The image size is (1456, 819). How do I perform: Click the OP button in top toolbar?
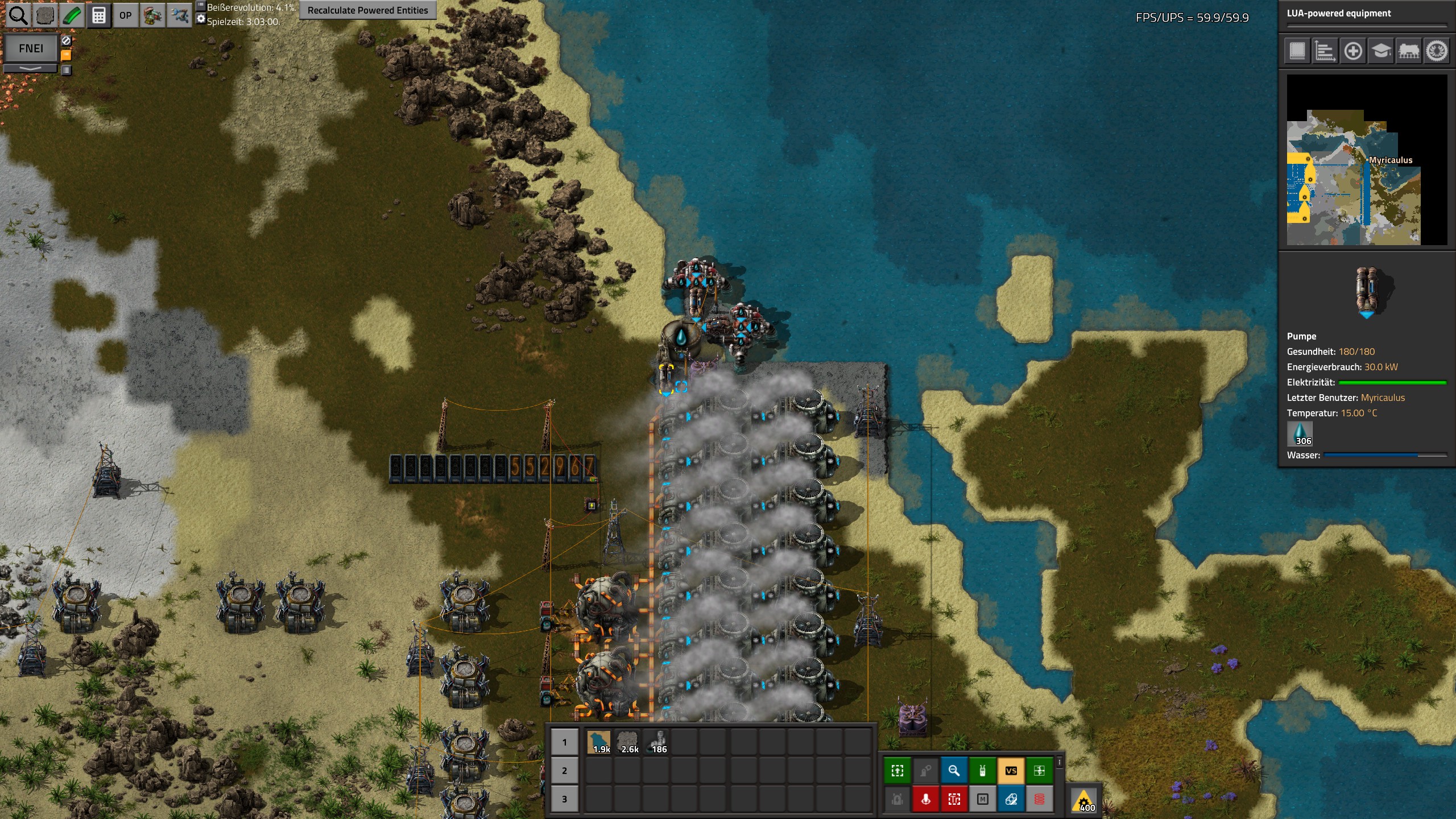point(125,15)
